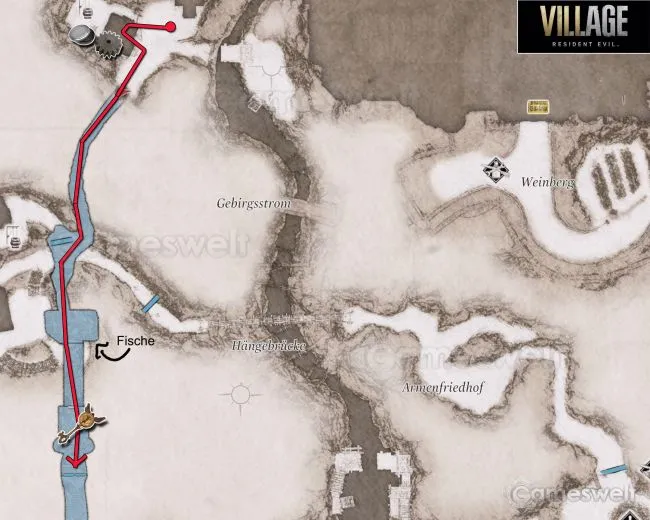The height and width of the screenshot is (520, 650).
Task: Select the silver coin marker beside the gear
Action: 83,36
